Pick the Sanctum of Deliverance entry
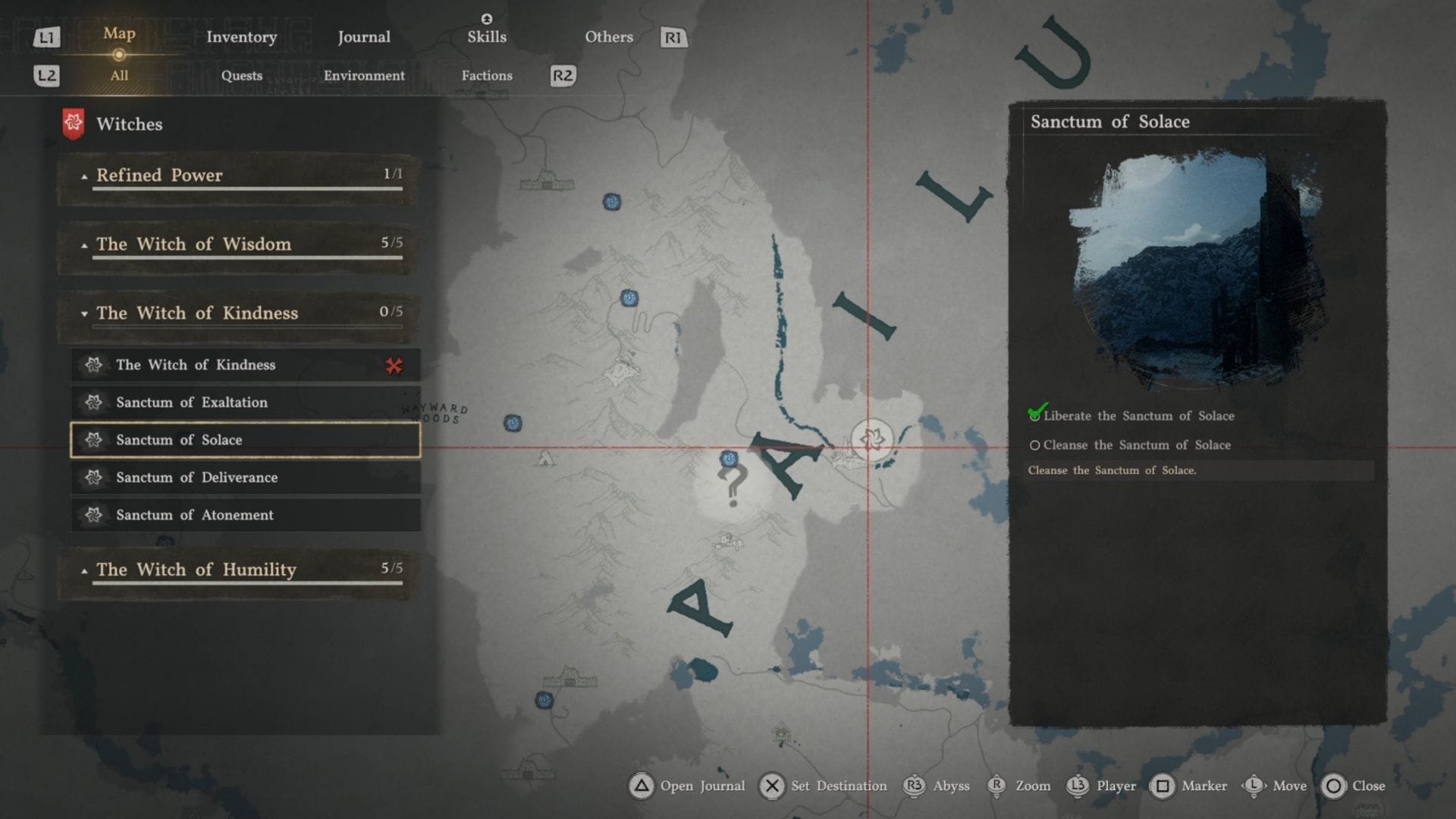Screen dimensions: 1456x819 click(245, 478)
